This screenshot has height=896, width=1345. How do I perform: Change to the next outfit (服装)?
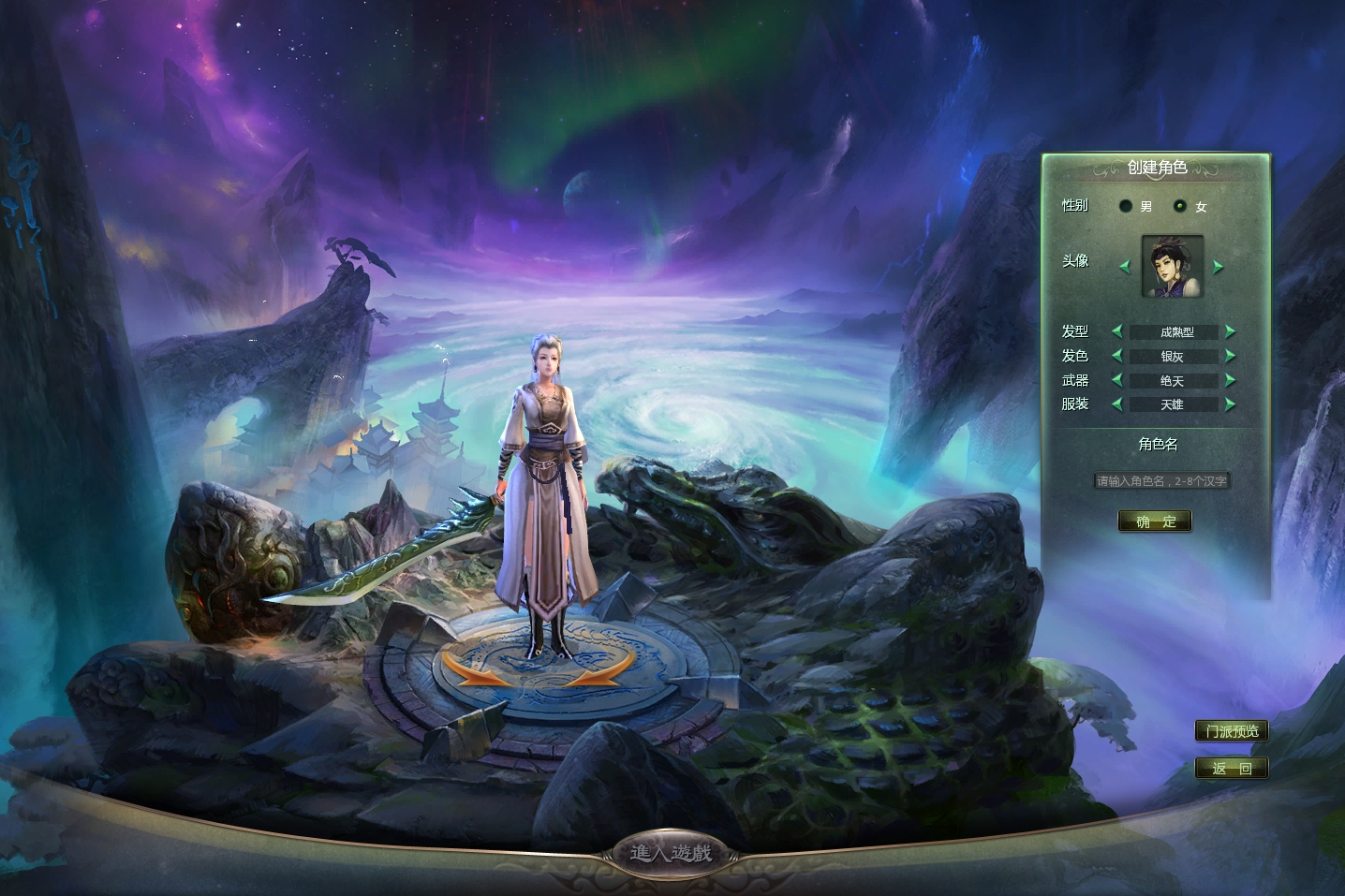[1230, 404]
